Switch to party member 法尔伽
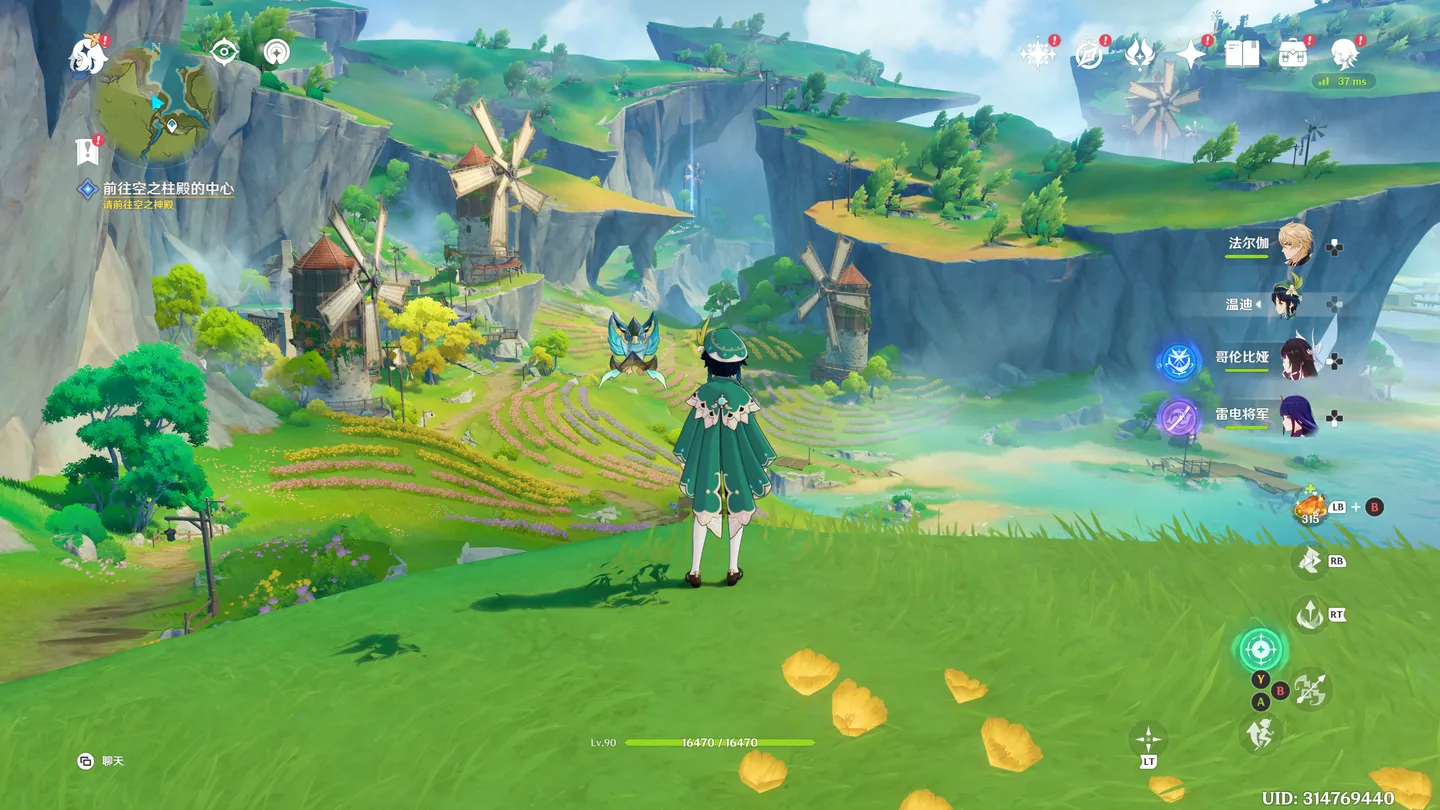 (x=1297, y=244)
